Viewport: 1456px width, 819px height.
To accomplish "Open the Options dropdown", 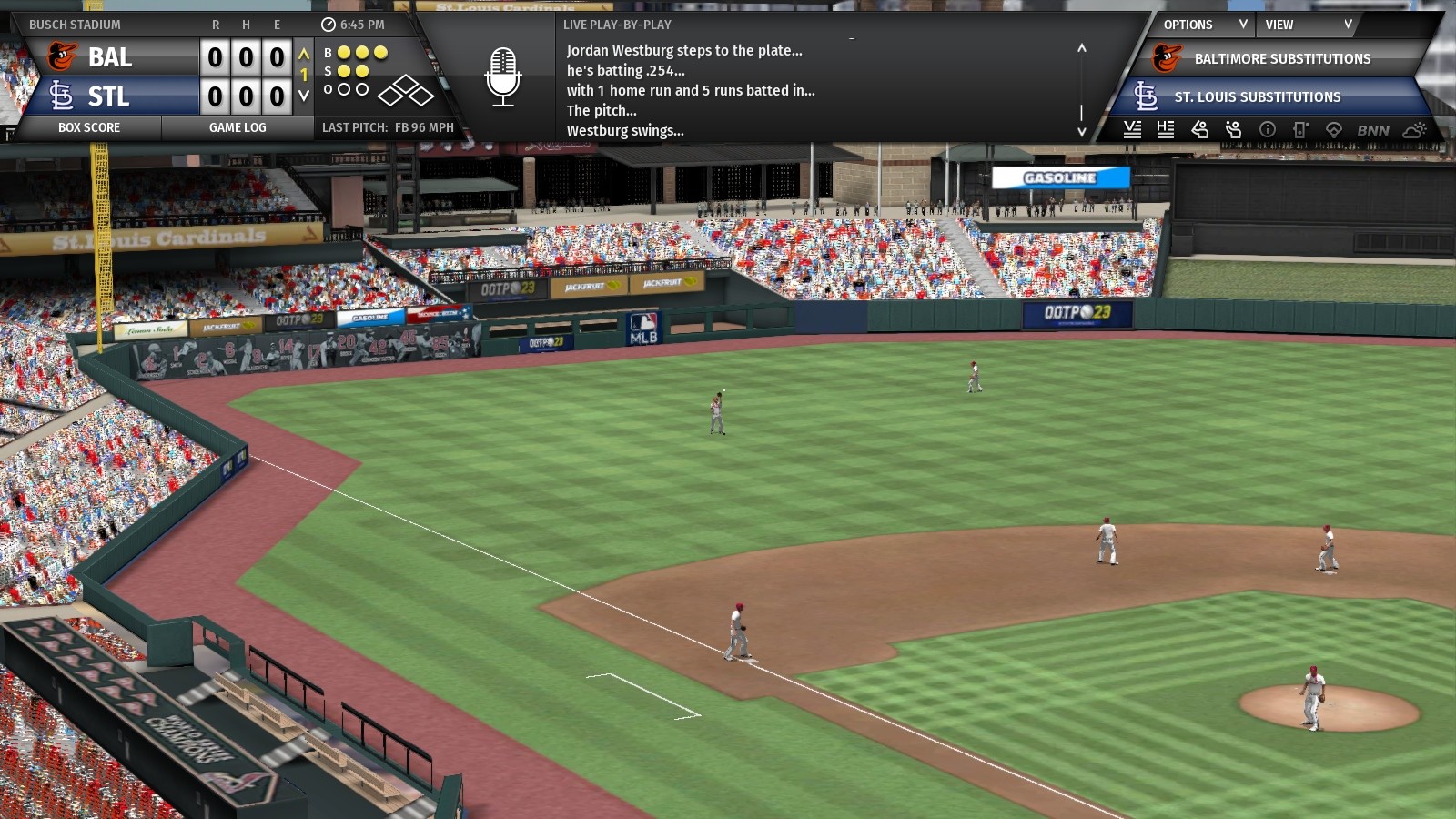I will click(x=1203, y=25).
